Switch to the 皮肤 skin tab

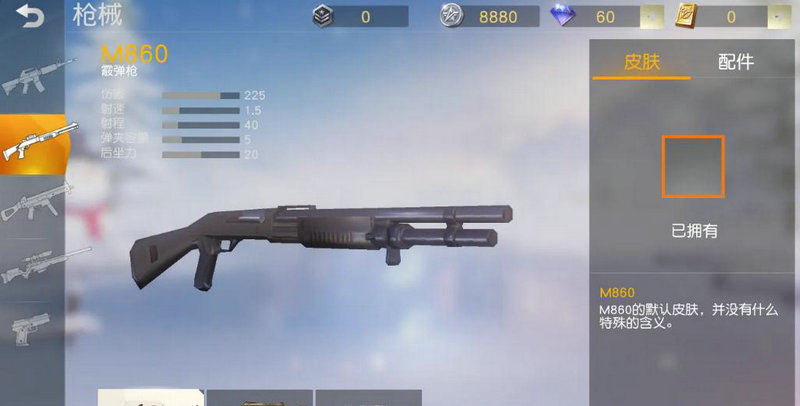pos(642,61)
